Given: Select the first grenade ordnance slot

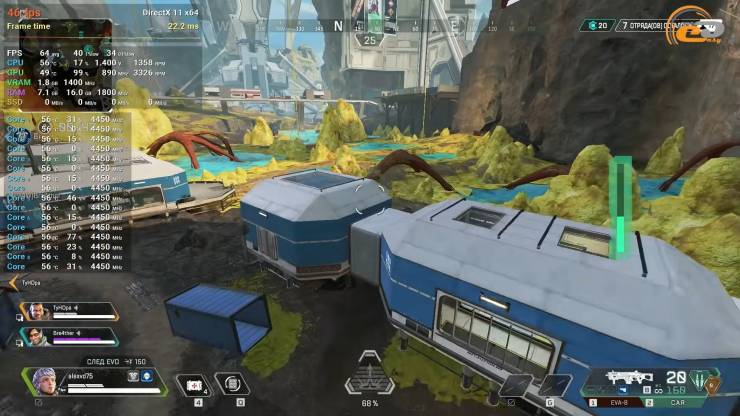Looking at the screenshot, I should 516,385.
